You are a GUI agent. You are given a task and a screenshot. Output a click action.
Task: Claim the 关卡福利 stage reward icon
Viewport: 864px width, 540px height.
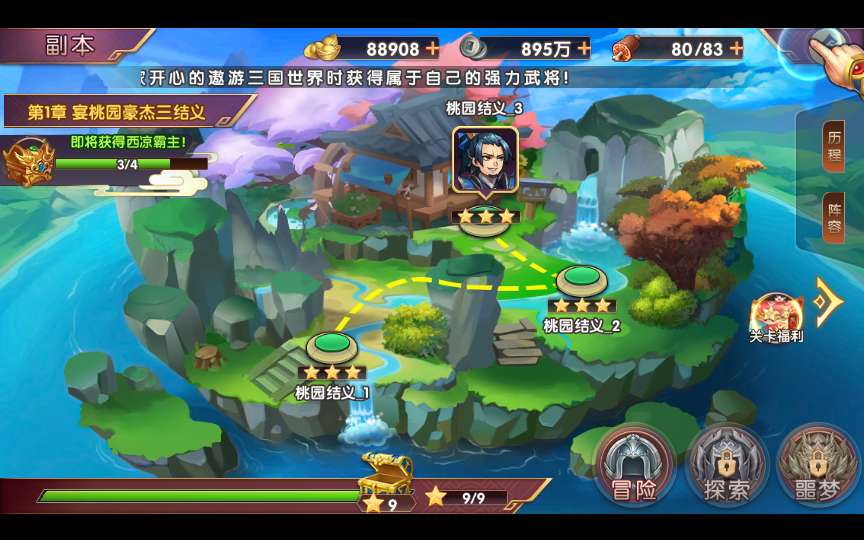coord(776,314)
